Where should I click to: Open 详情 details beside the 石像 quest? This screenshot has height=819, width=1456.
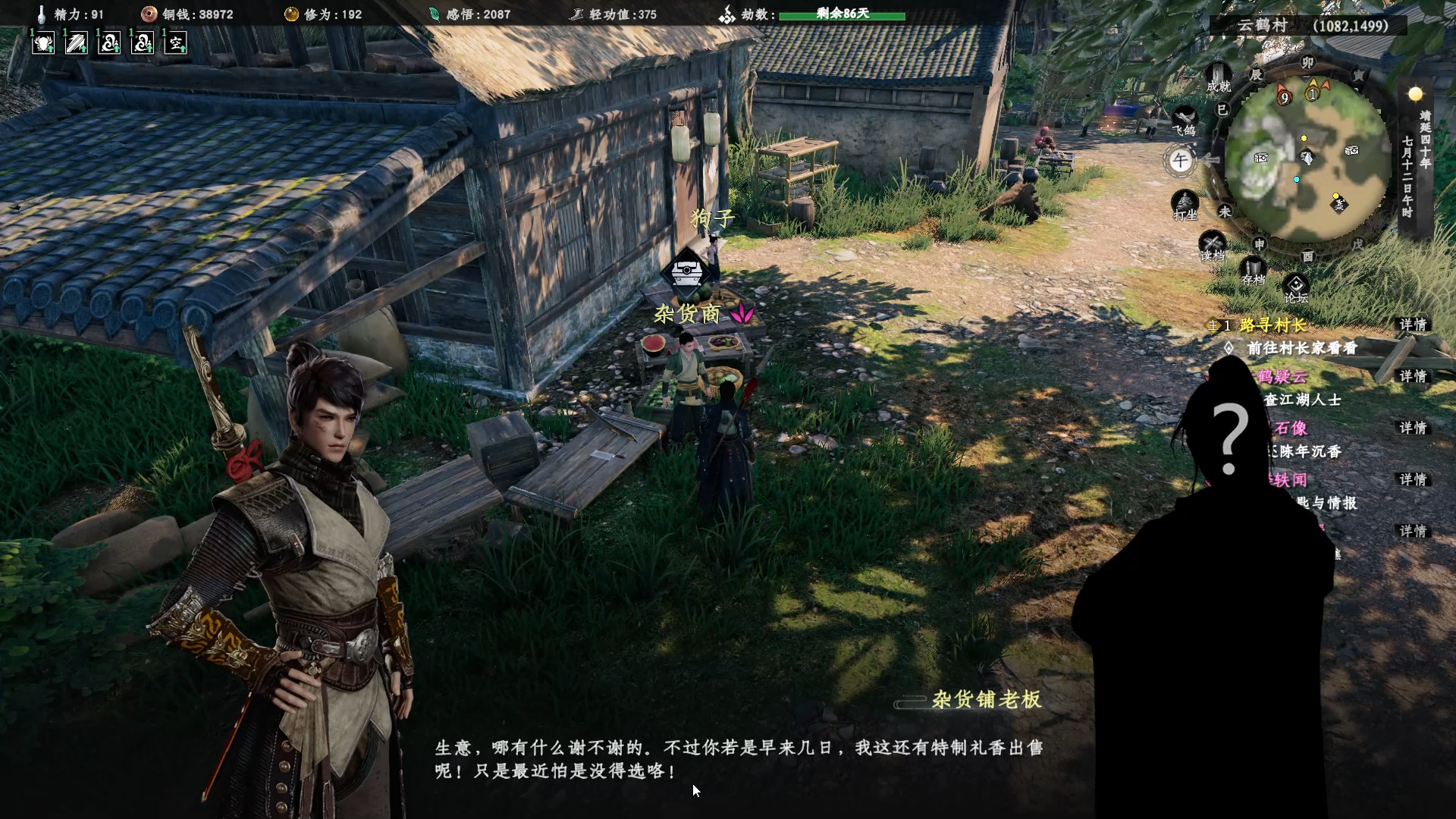[1413, 428]
